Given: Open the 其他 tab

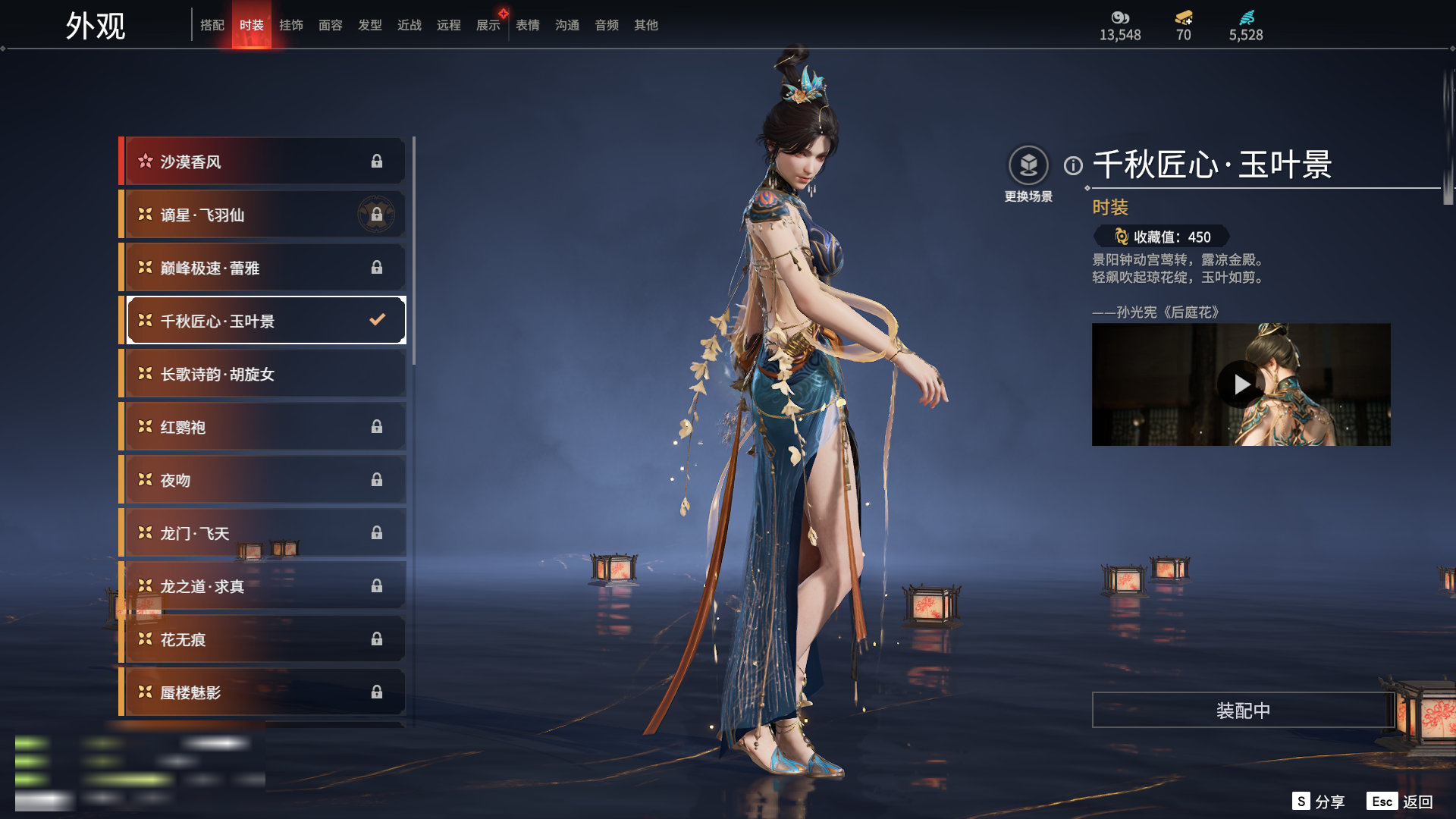Looking at the screenshot, I should [646, 25].
